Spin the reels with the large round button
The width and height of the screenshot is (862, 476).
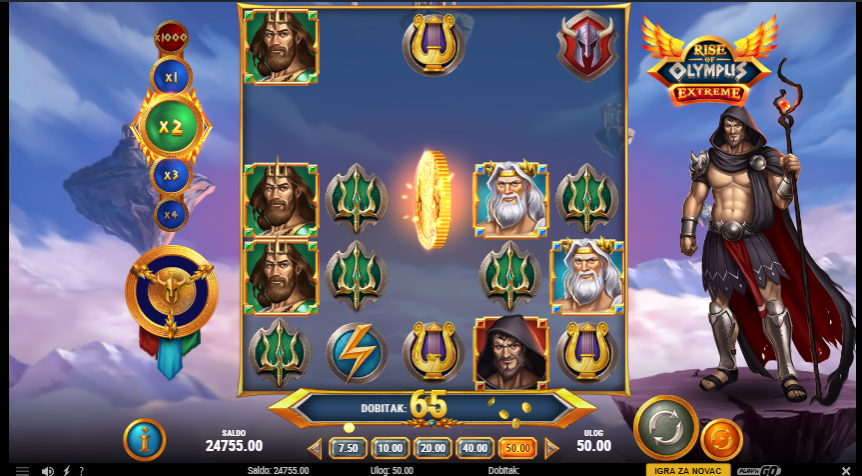665,428
